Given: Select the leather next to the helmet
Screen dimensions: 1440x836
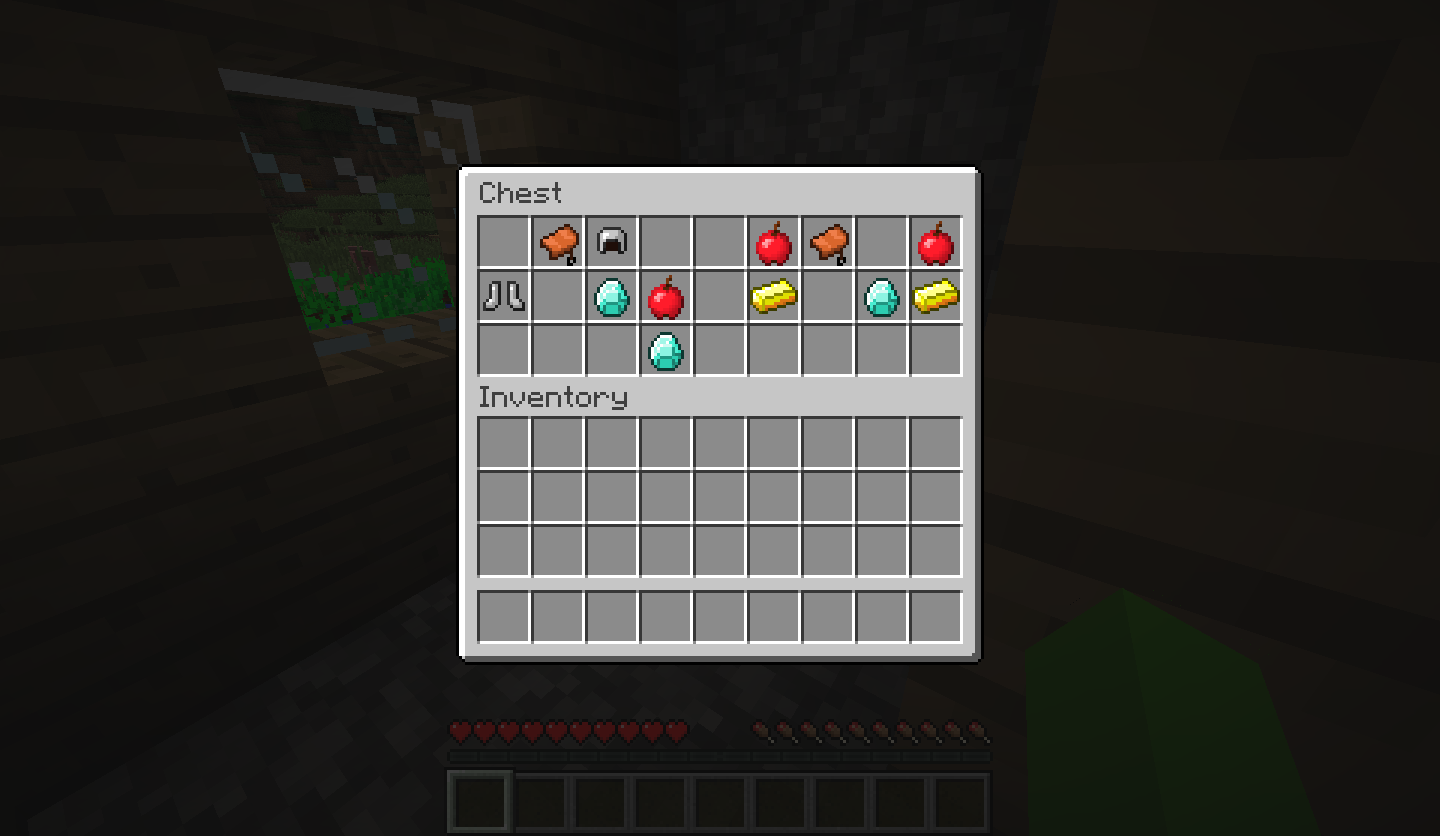Looking at the screenshot, I should pyautogui.click(x=557, y=240).
